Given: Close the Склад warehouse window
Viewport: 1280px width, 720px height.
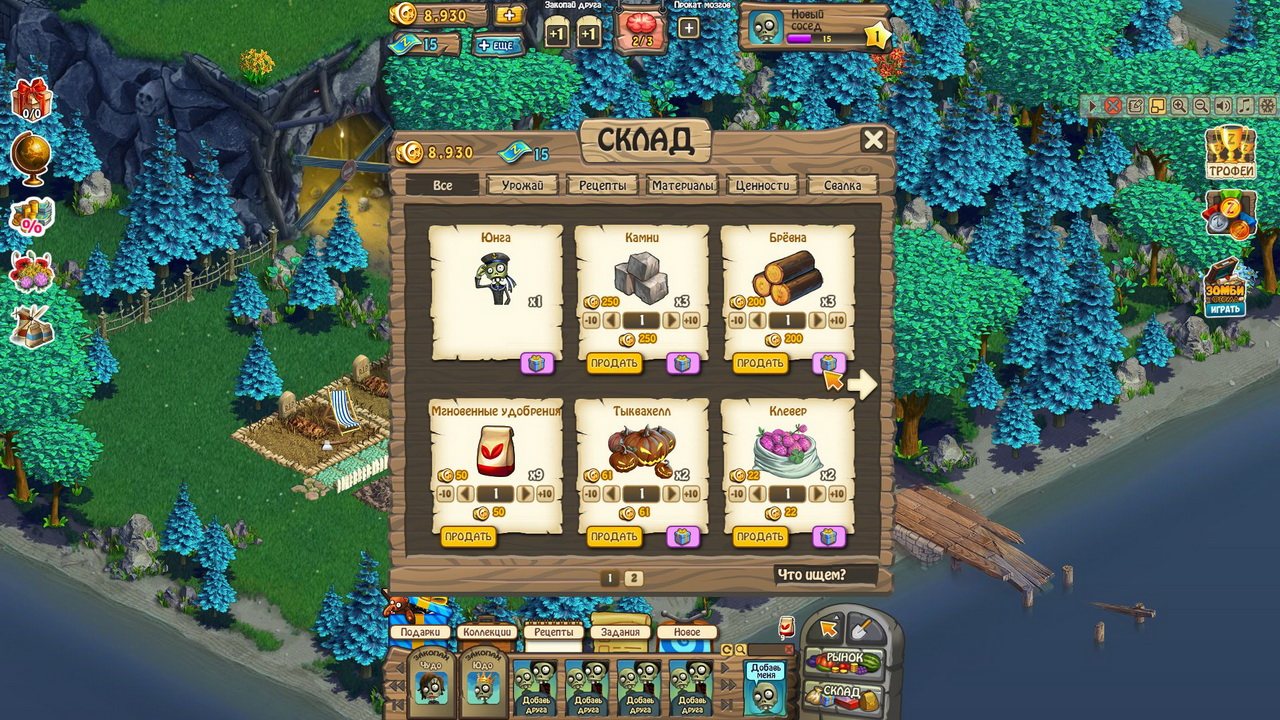Looking at the screenshot, I should (x=873, y=140).
